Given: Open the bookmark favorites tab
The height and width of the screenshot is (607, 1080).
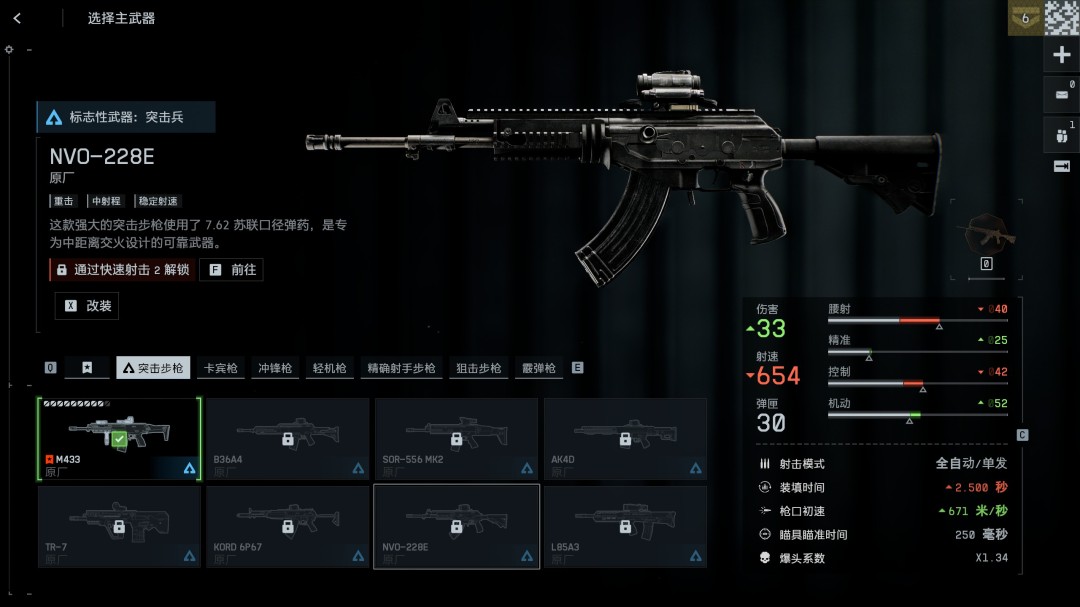Looking at the screenshot, I should (x=88, y=368).
